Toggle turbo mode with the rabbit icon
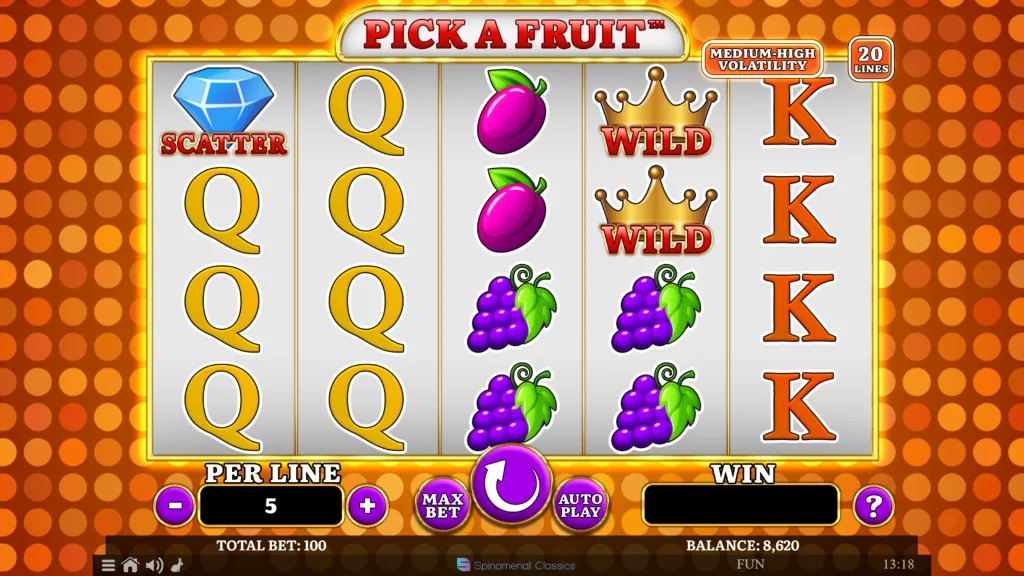This screenshot has width=1024, height=576. 176,565
